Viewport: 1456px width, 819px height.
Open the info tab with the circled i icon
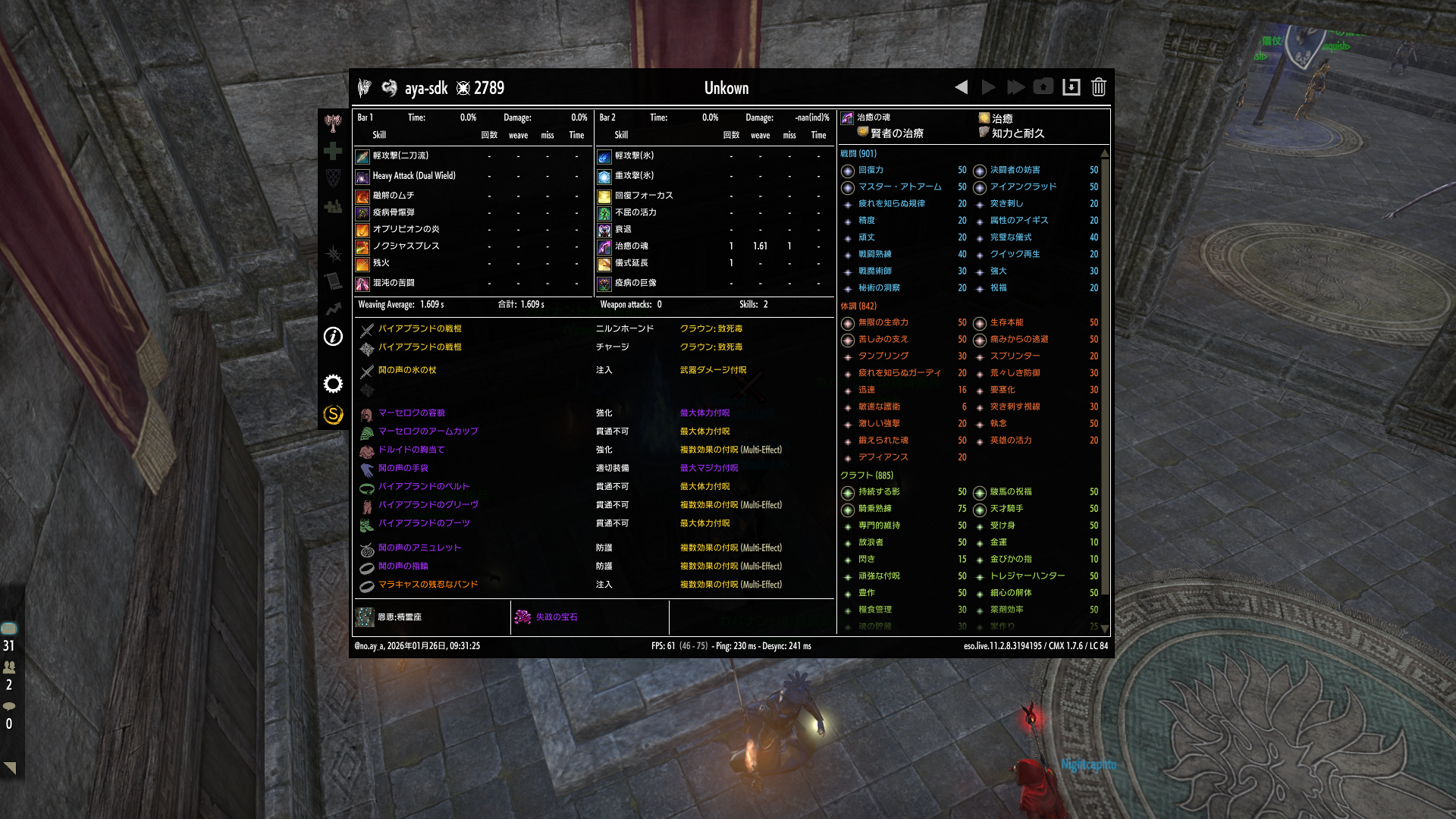[333, 336]
